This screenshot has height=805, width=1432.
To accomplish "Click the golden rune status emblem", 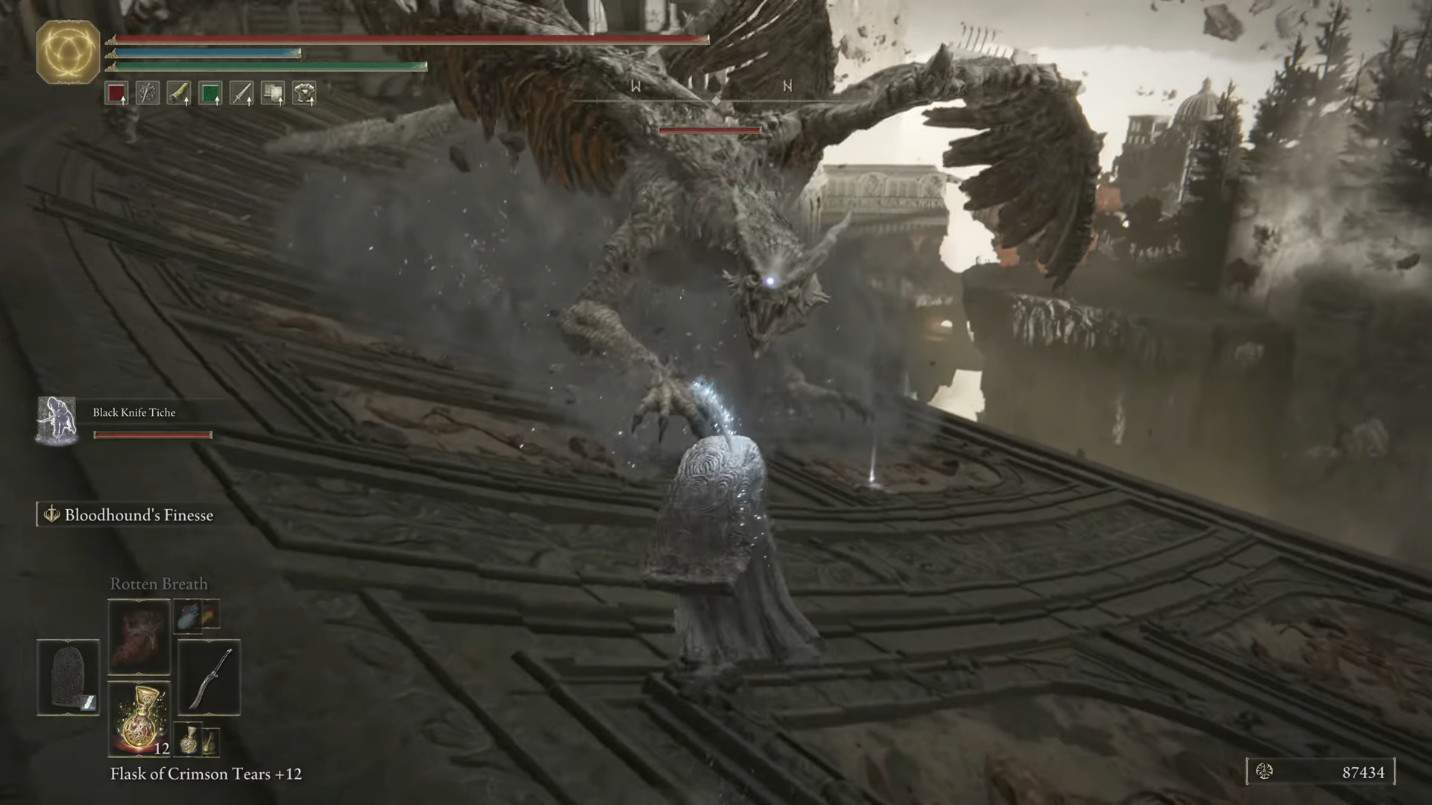I will click(68, 52).
